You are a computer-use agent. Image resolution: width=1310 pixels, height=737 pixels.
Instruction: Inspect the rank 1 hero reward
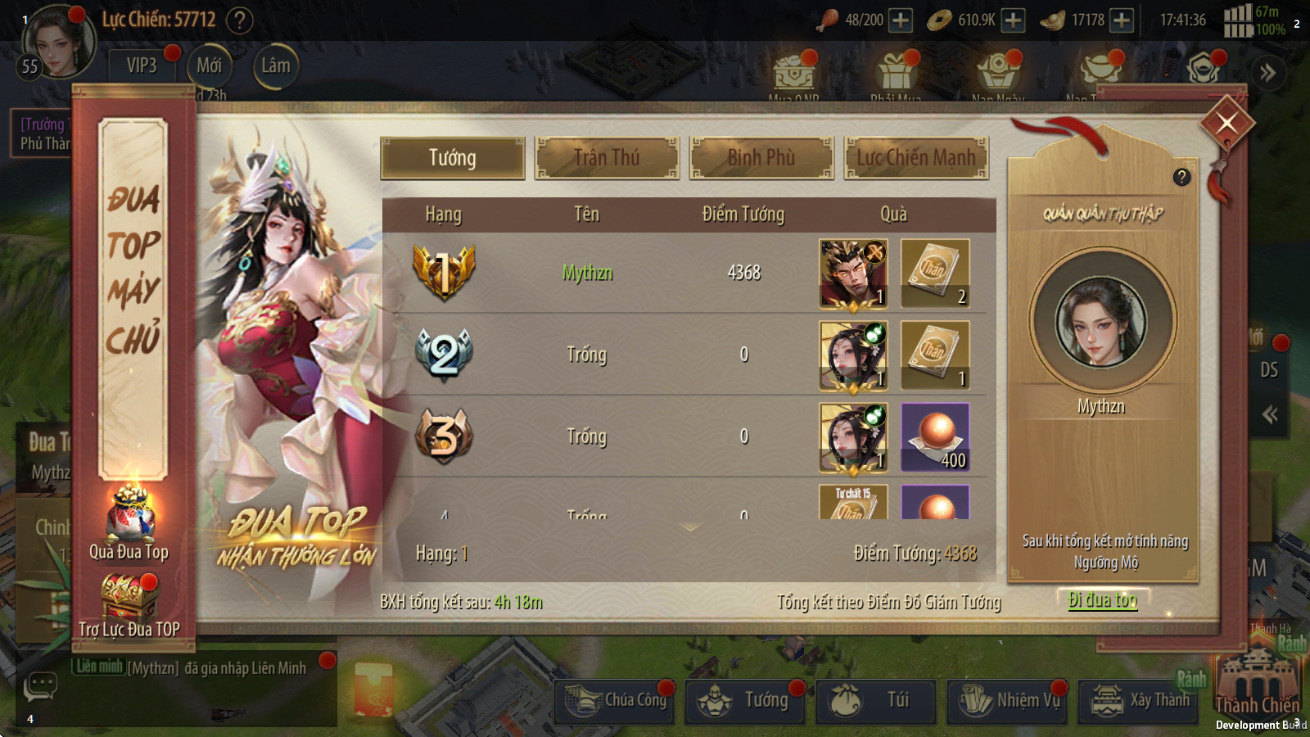[853, 273]
